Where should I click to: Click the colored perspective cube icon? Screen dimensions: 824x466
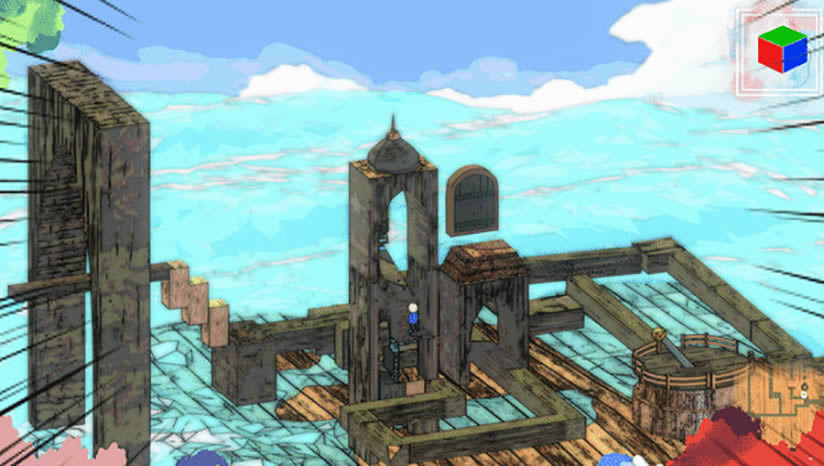click(x=781, y=49)
